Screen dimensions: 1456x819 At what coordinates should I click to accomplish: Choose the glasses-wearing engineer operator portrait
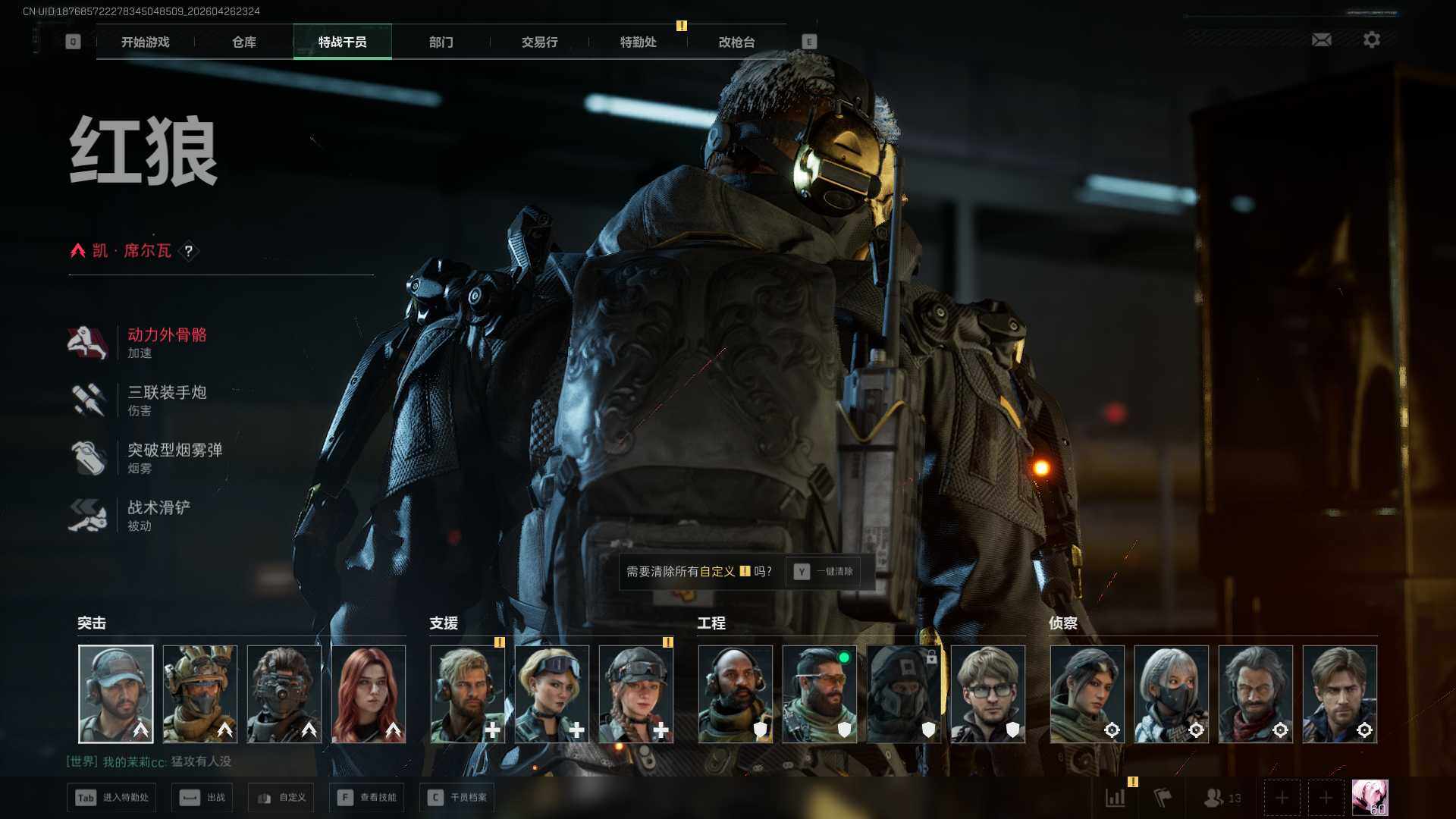coord(987,694)
